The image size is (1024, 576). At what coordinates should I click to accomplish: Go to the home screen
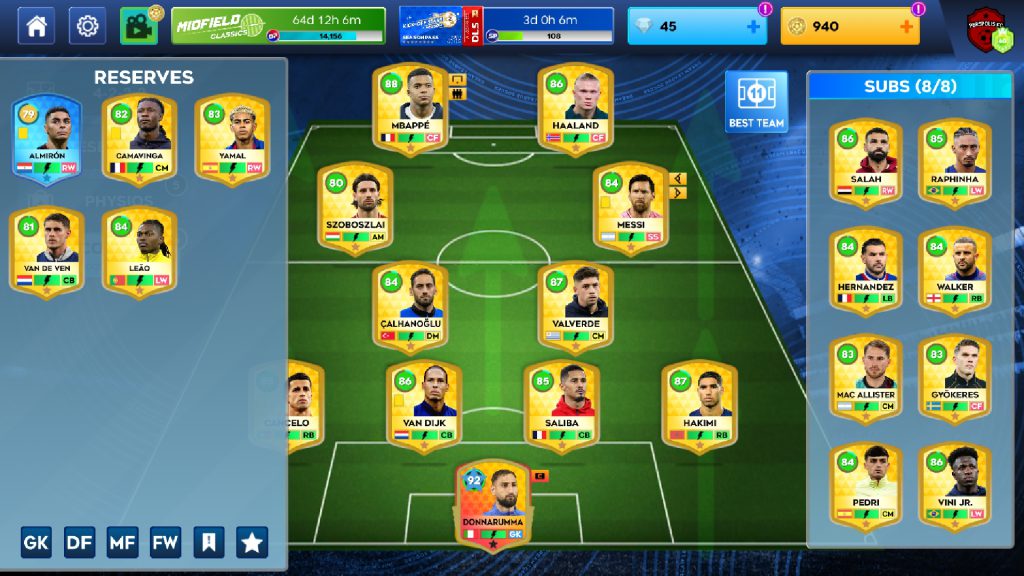36,26
